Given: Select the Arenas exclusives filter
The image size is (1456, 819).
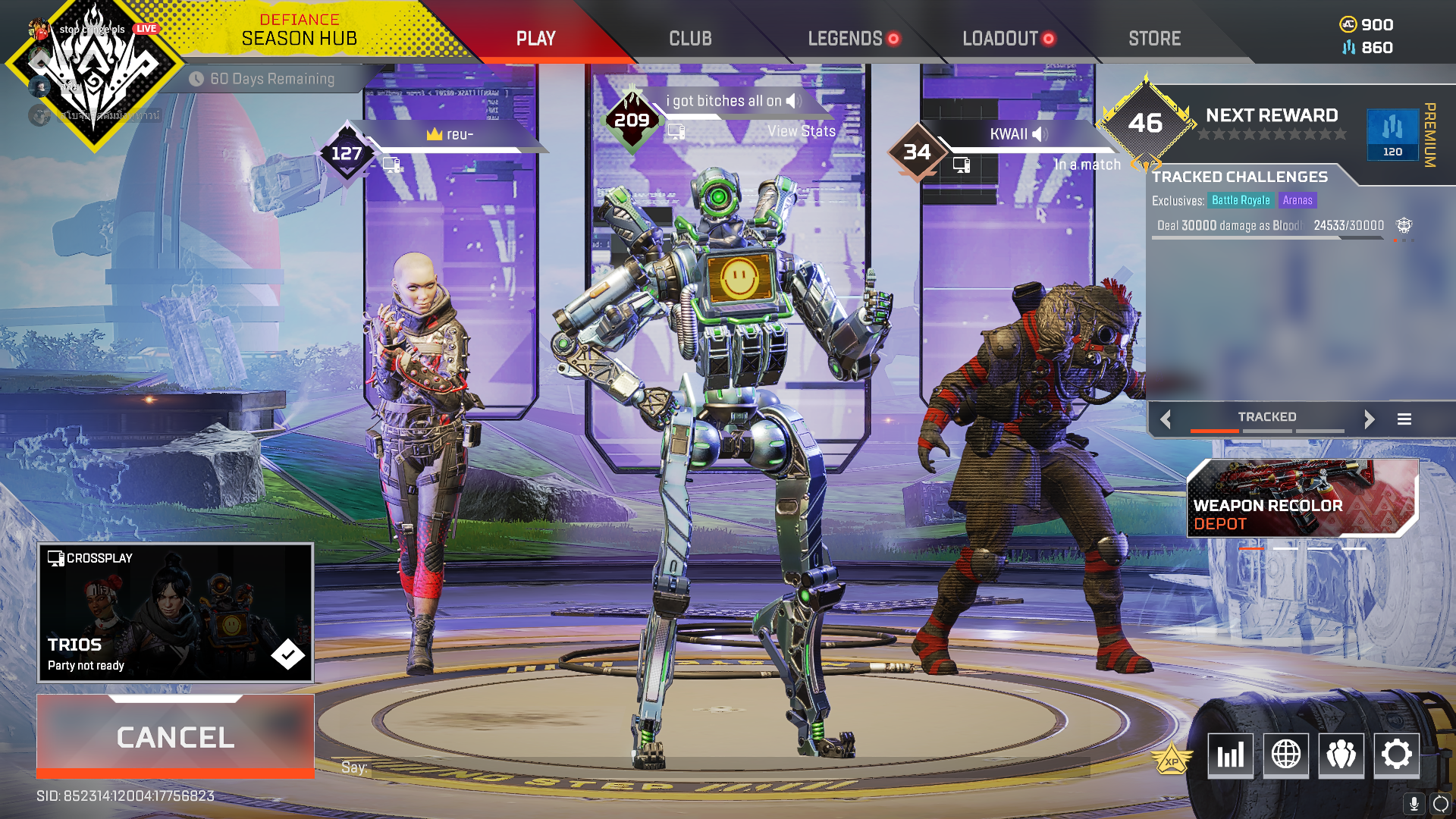Looking at the screenshot, I should click(1298, 200).
